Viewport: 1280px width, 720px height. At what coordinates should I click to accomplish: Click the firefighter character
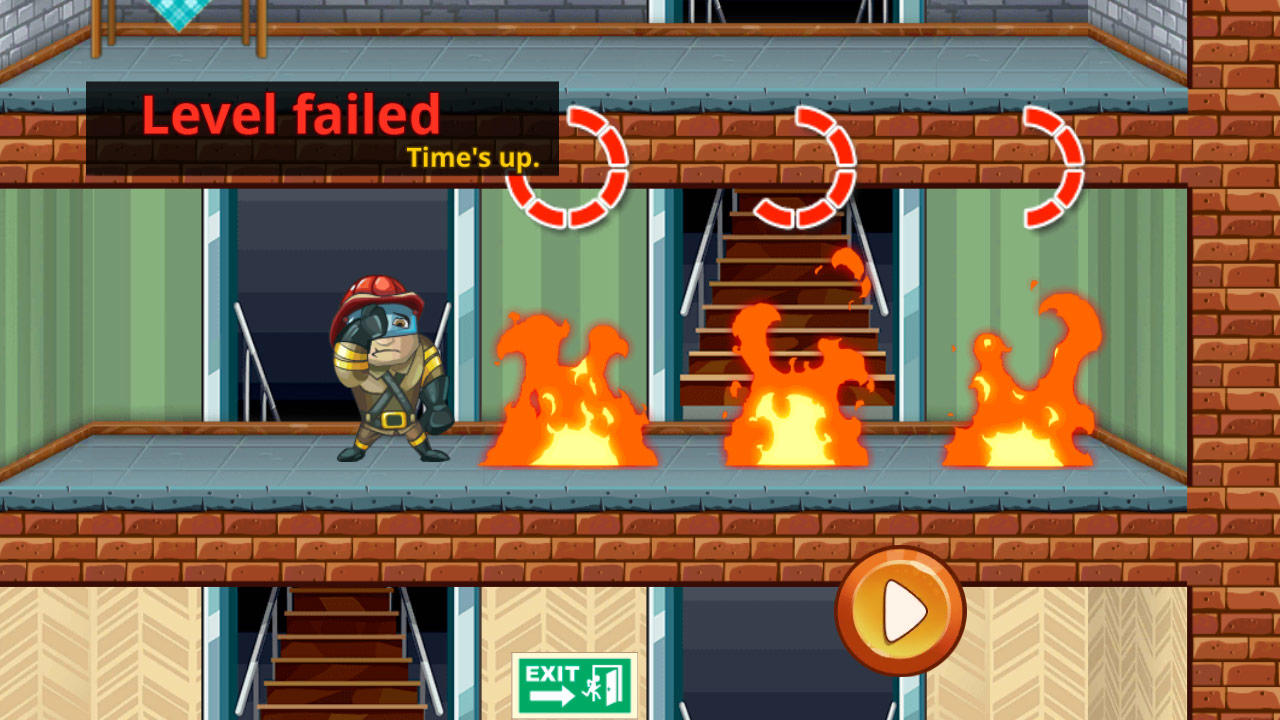(x=390, y=380)
